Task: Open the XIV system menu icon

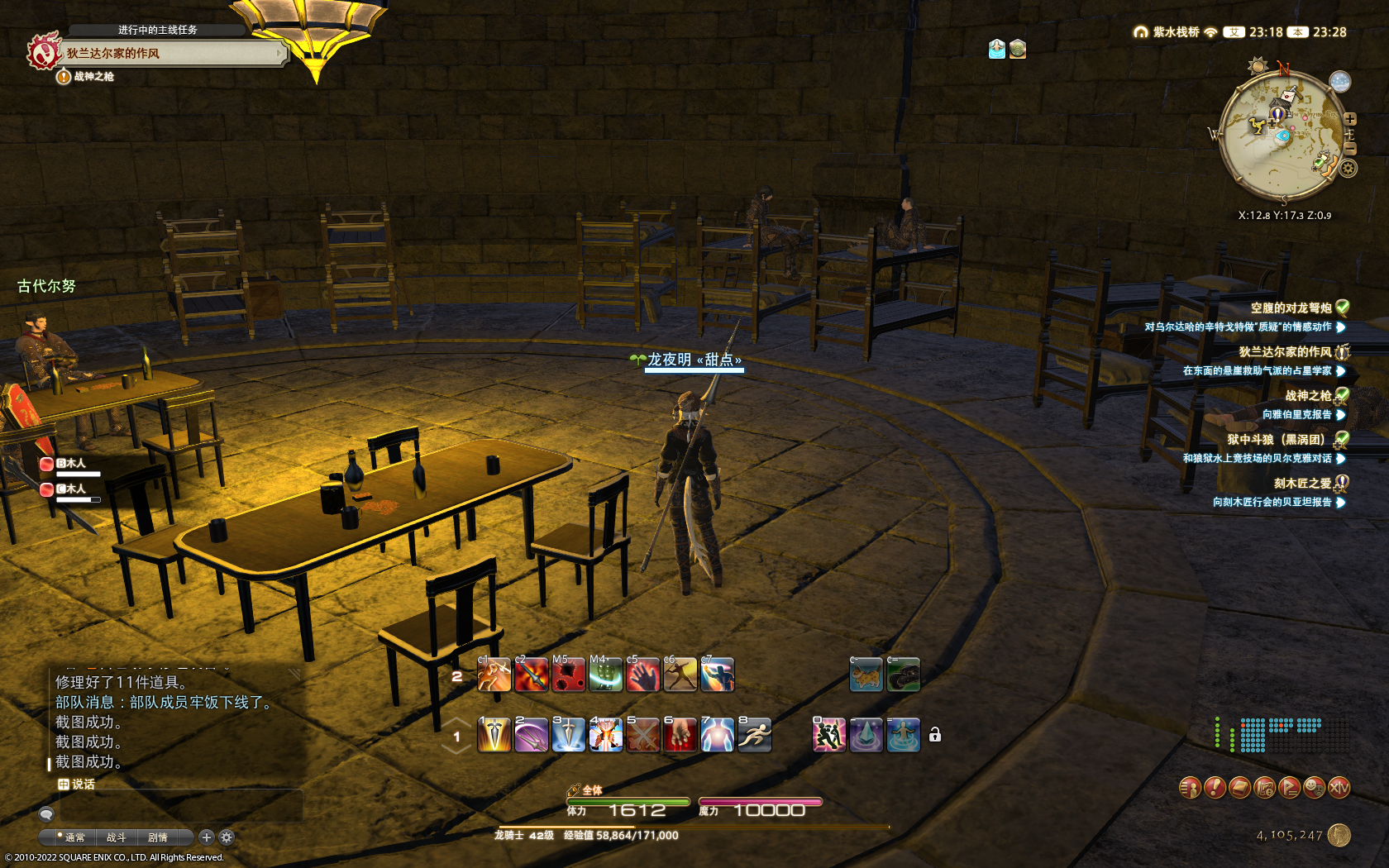Action: click(1339, 788)
